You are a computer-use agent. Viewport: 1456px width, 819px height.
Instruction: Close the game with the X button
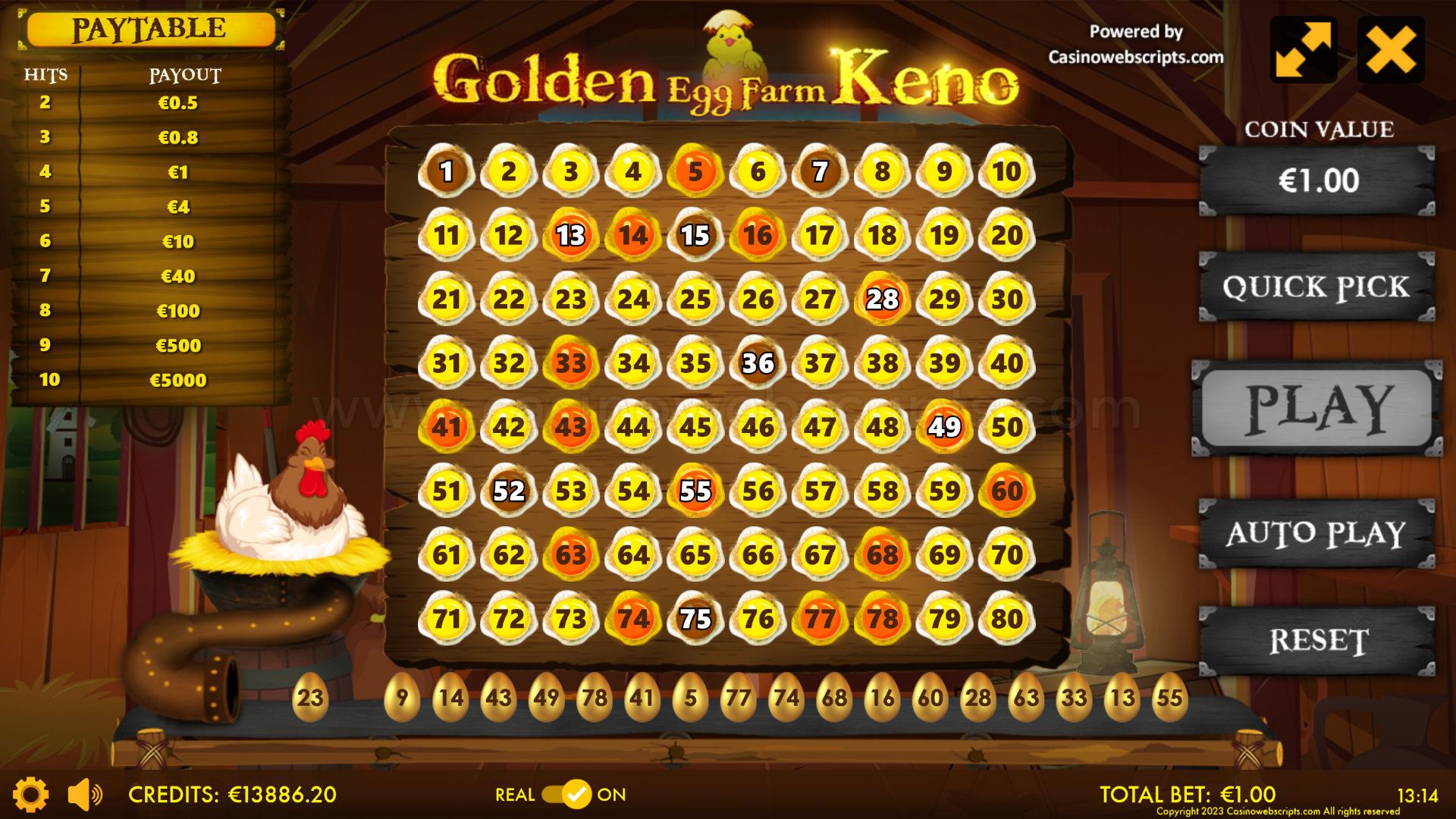(x=1391, y=50)
